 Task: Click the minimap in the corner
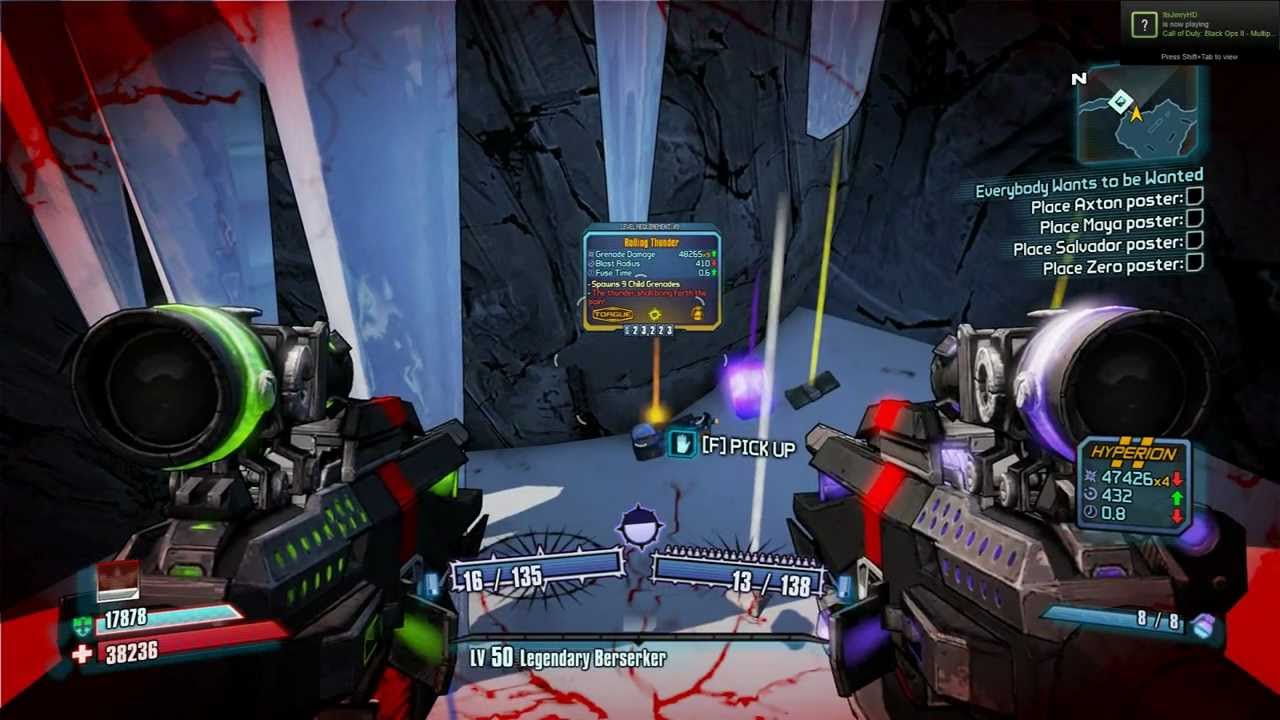[1138, 112]
